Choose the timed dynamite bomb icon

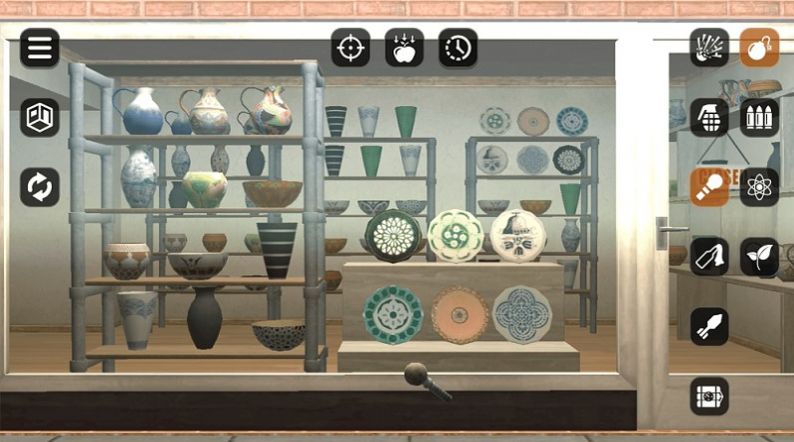(709, 396)
